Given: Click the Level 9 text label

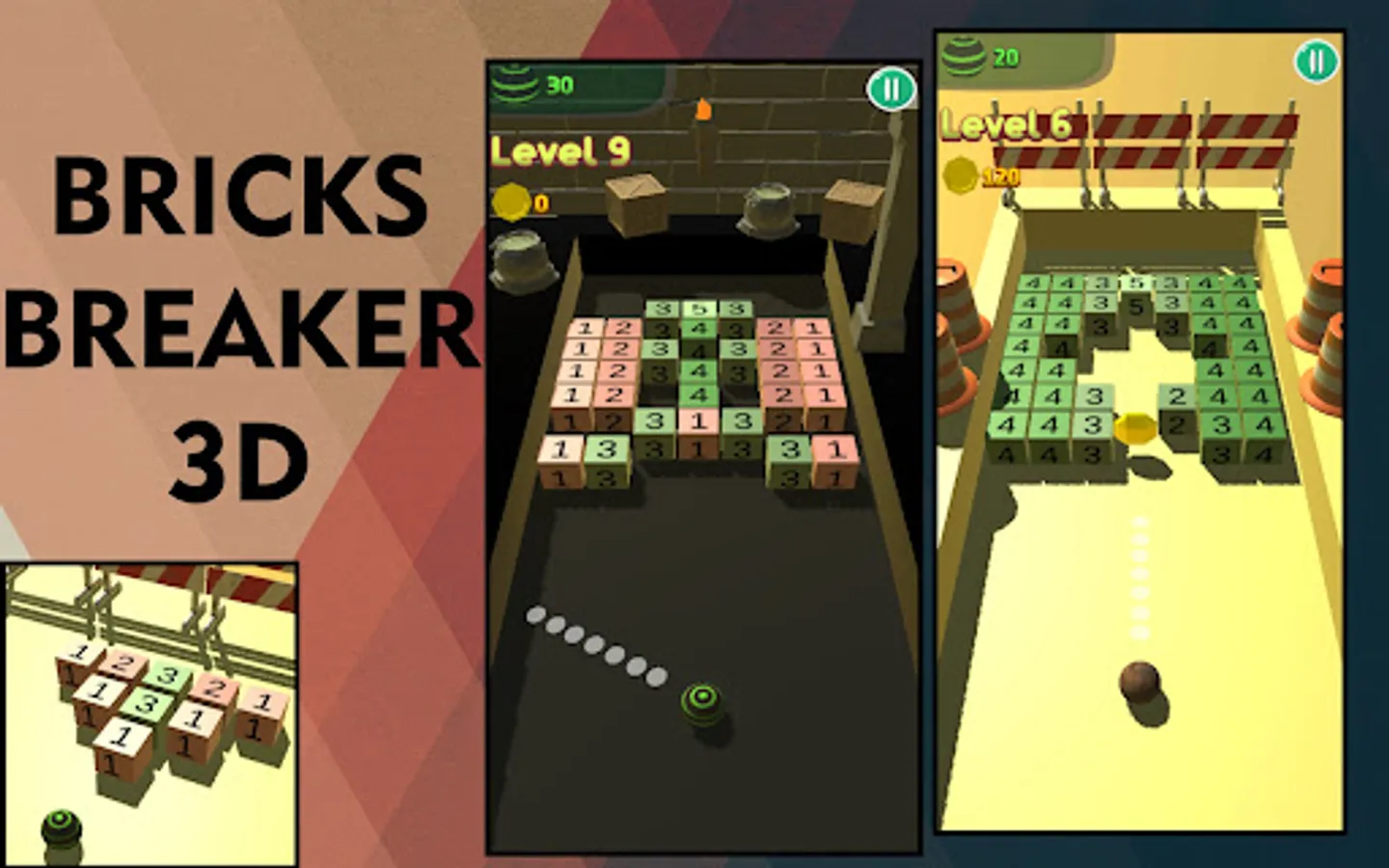Looking at the screenshot, I should [x=561, y=150].
